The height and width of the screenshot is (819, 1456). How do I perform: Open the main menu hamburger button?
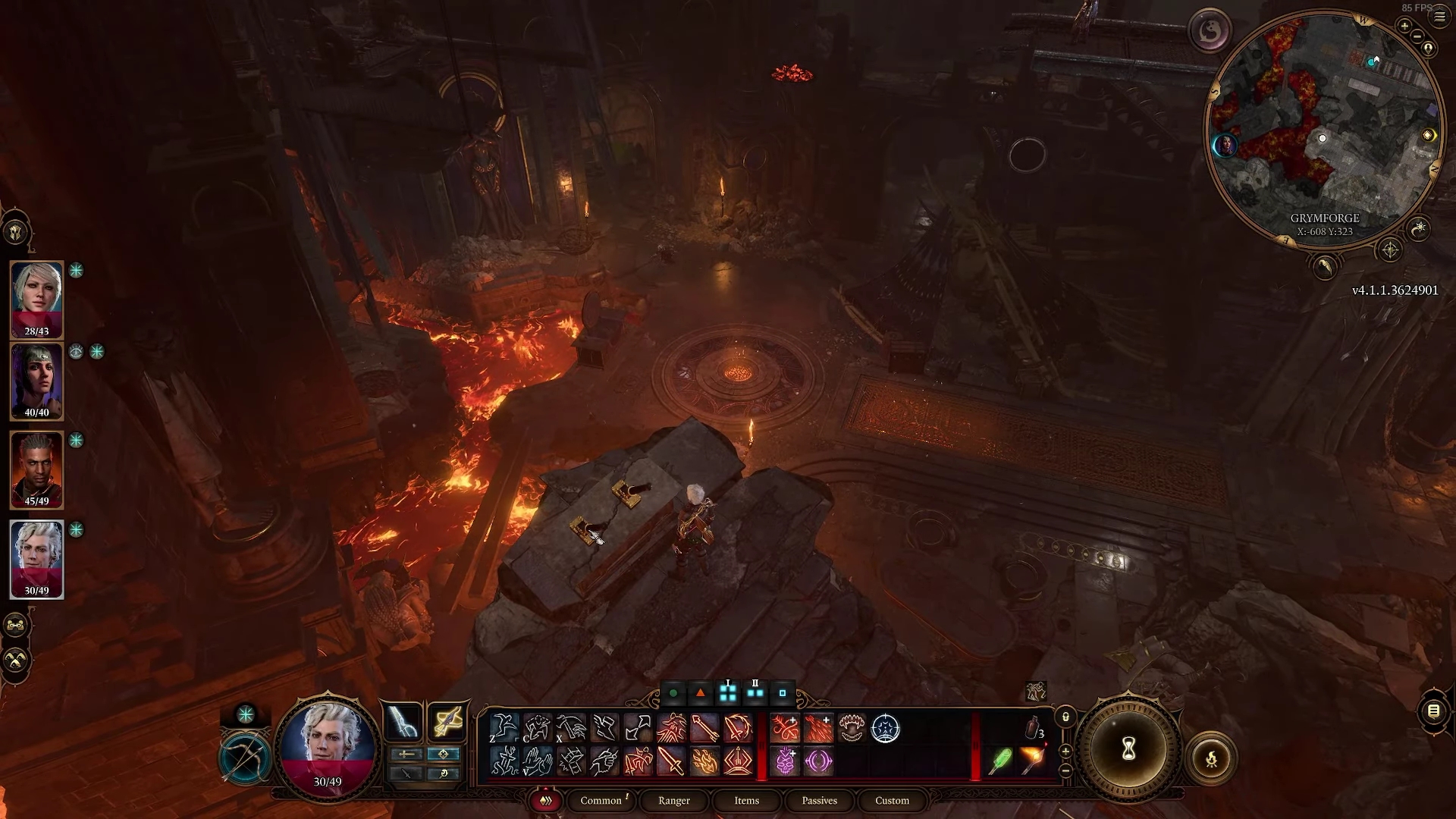pyautogui.click(x=1439, y=16)
